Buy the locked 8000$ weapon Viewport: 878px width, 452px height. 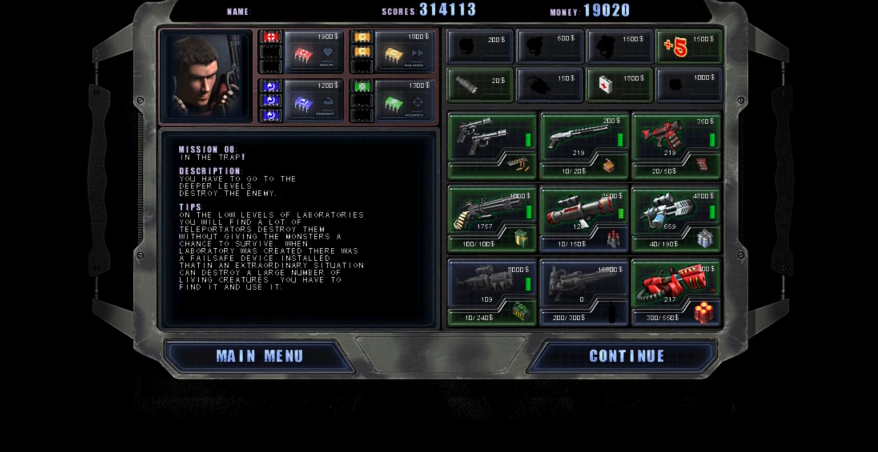491,283
